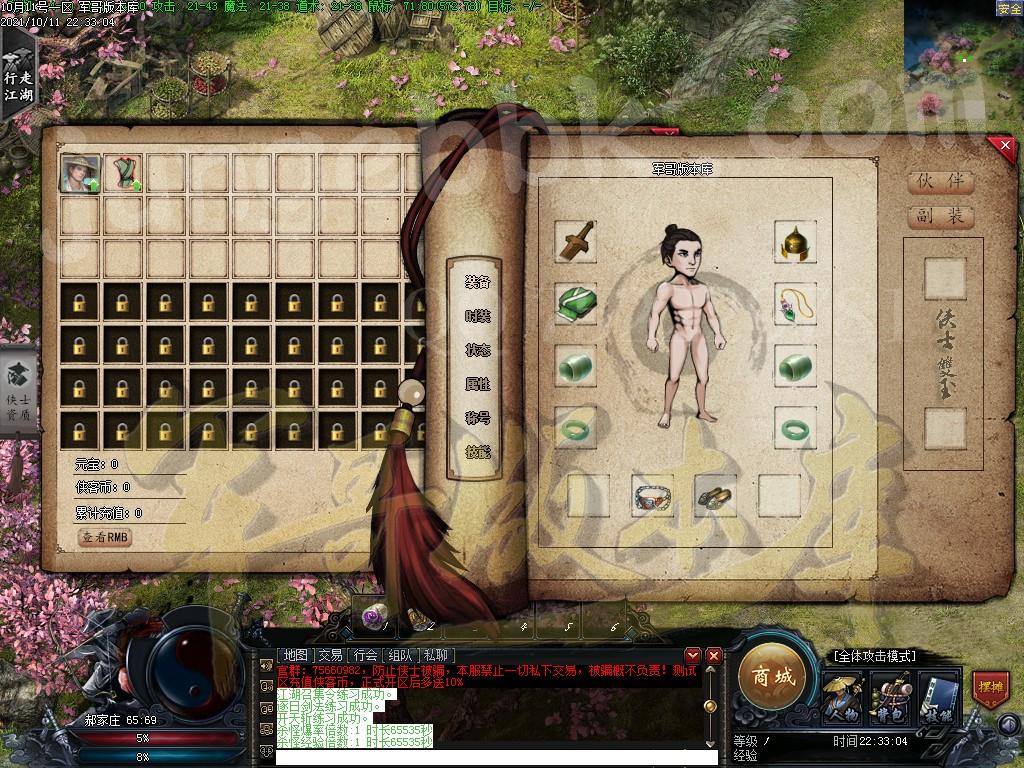Select the straw-hat character portrait item in bag

click(x=80, y=173)
